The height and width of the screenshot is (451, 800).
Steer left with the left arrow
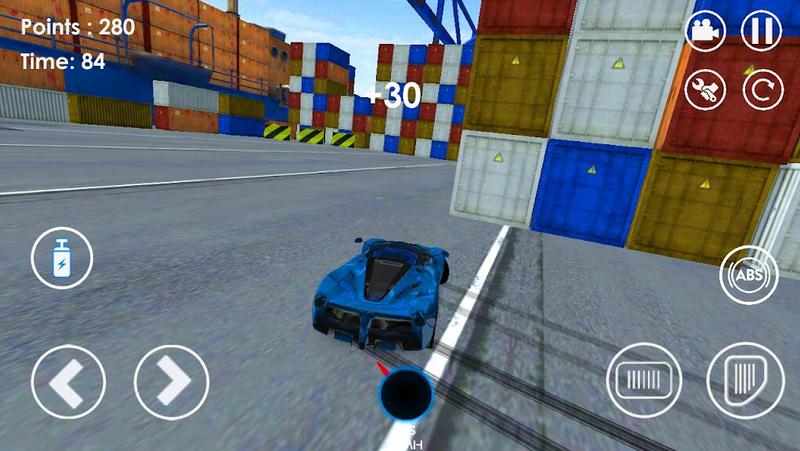pos(68,382)
